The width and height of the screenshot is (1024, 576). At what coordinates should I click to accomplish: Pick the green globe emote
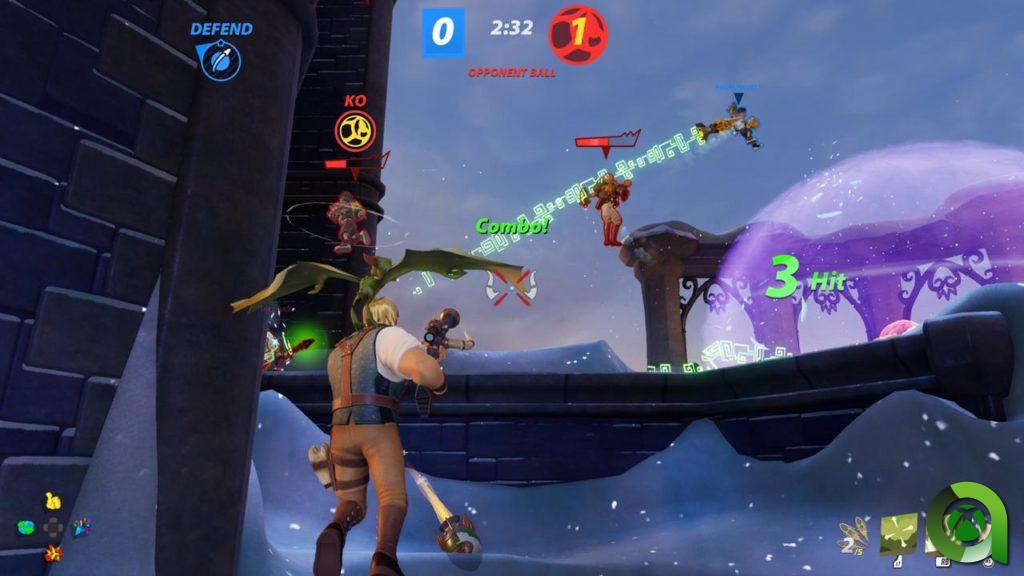26,527
